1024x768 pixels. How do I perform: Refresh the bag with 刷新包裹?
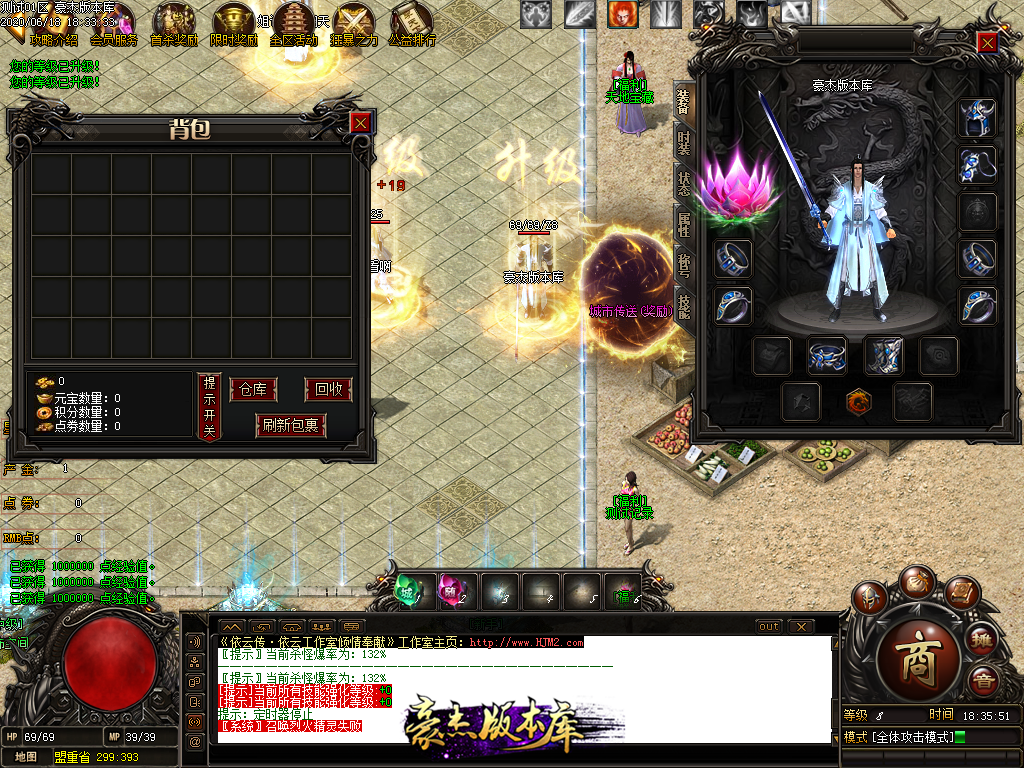pos(291,425)
